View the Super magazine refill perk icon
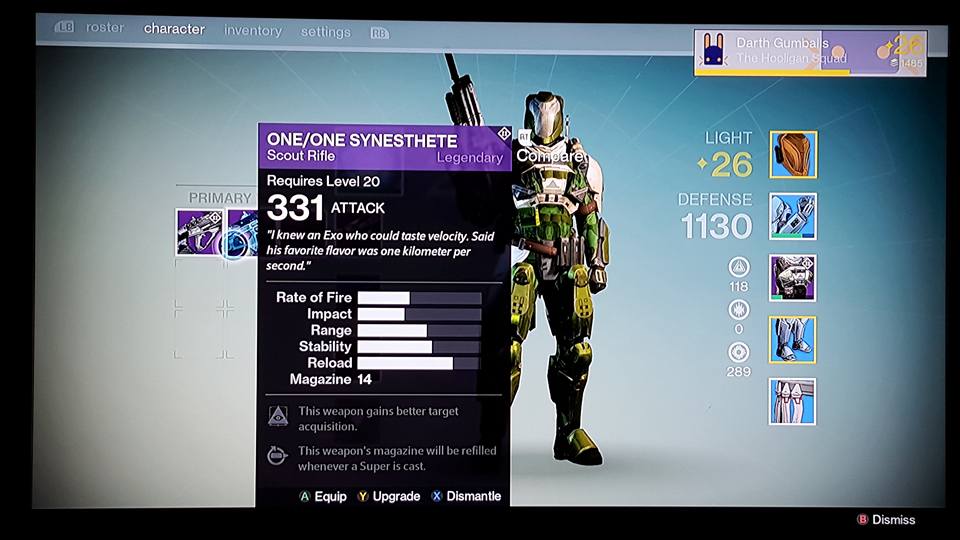 point(278,457)
